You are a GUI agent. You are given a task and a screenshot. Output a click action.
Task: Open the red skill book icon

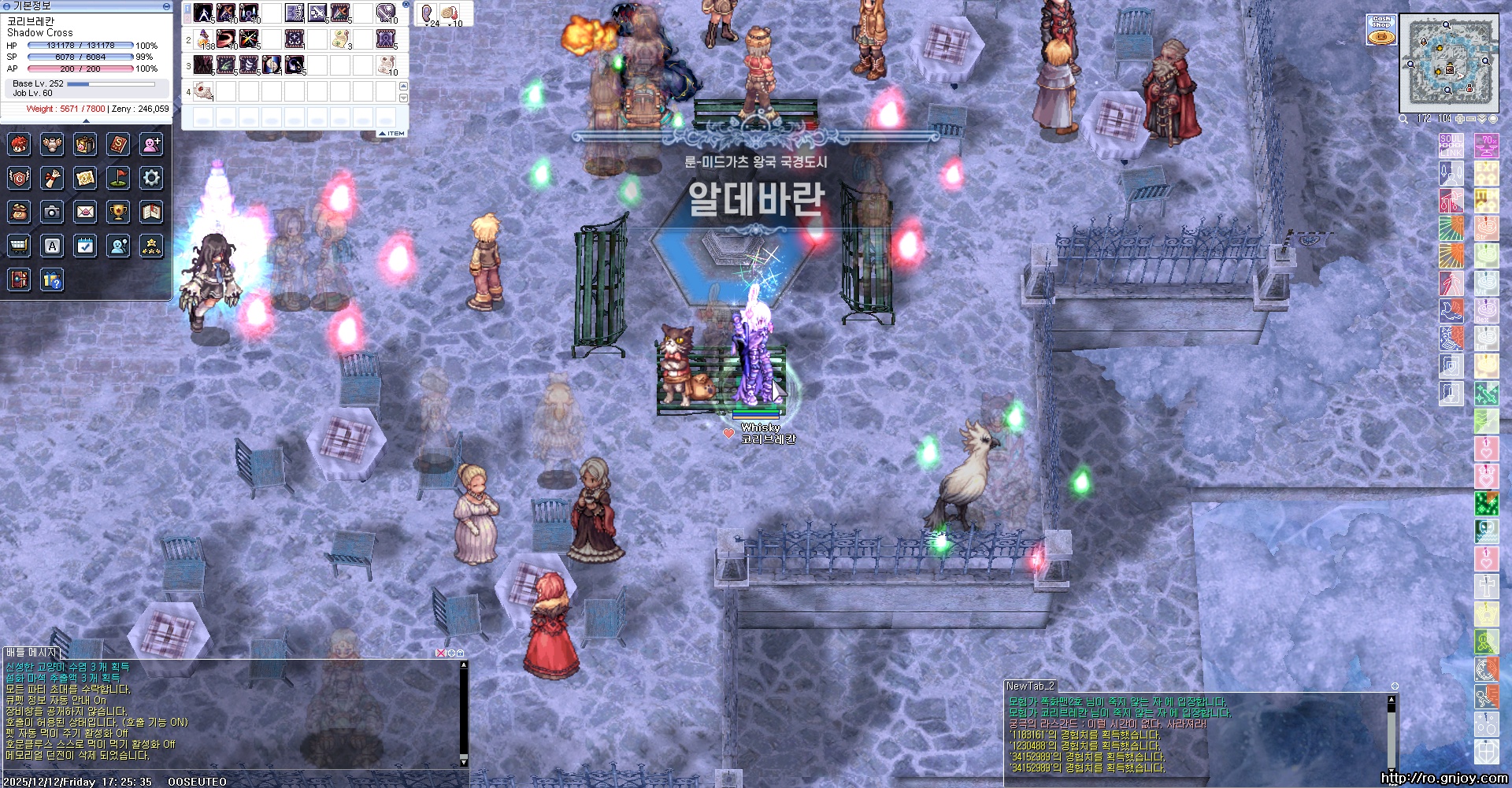coord(118,144)
